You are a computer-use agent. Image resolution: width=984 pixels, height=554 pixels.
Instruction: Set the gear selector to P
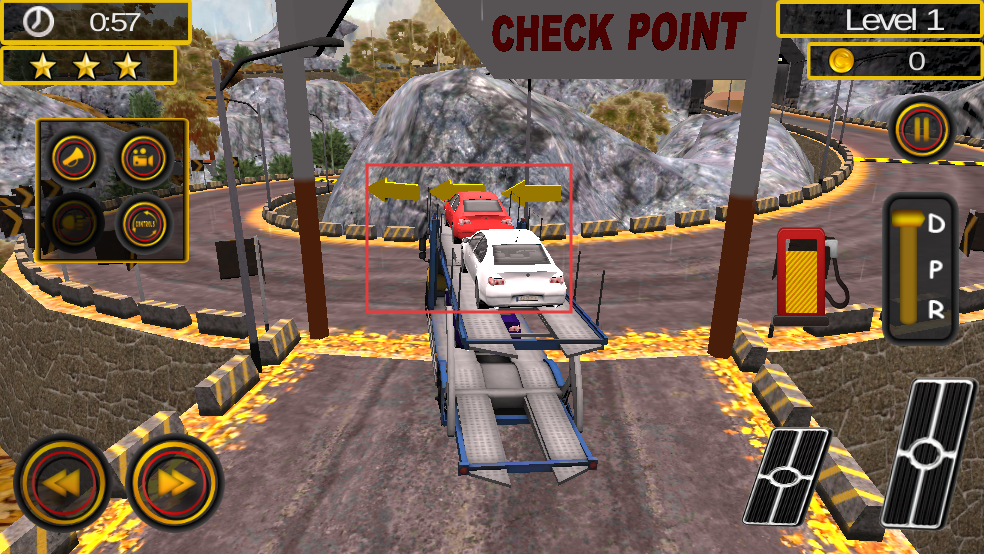[x=936, y=268]
